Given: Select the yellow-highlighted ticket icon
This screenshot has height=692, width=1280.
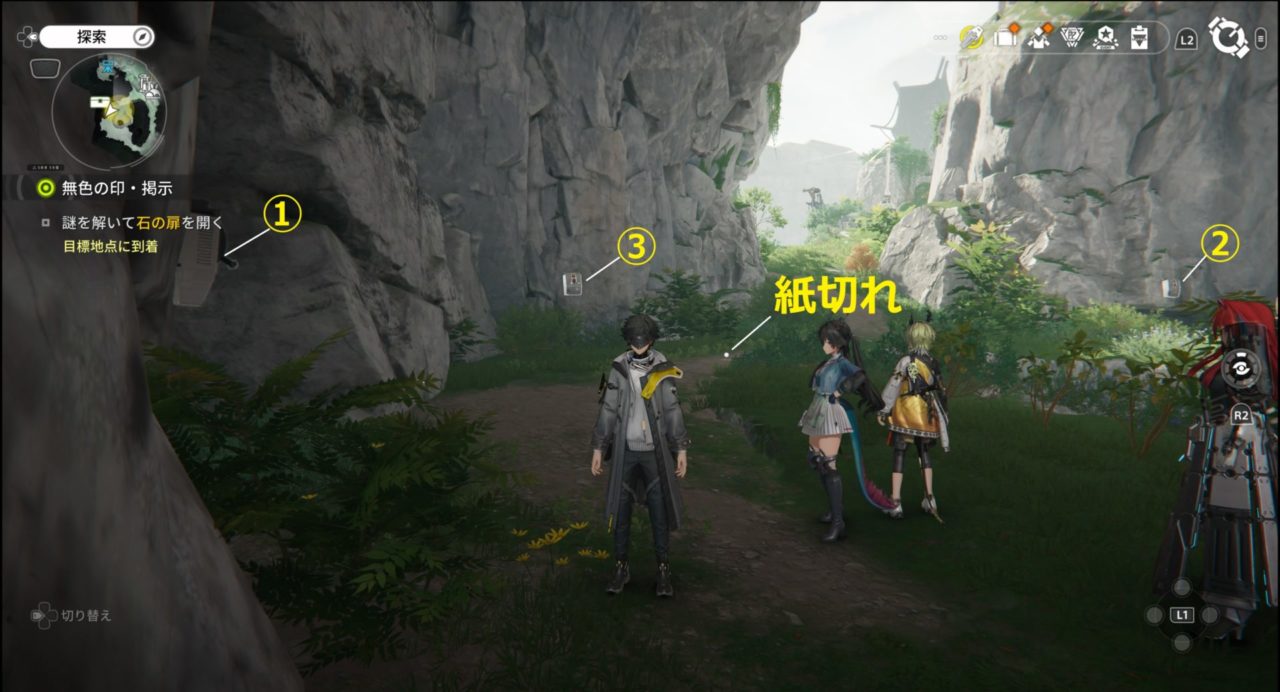Looking at the screenshot, I should [970, 37].
